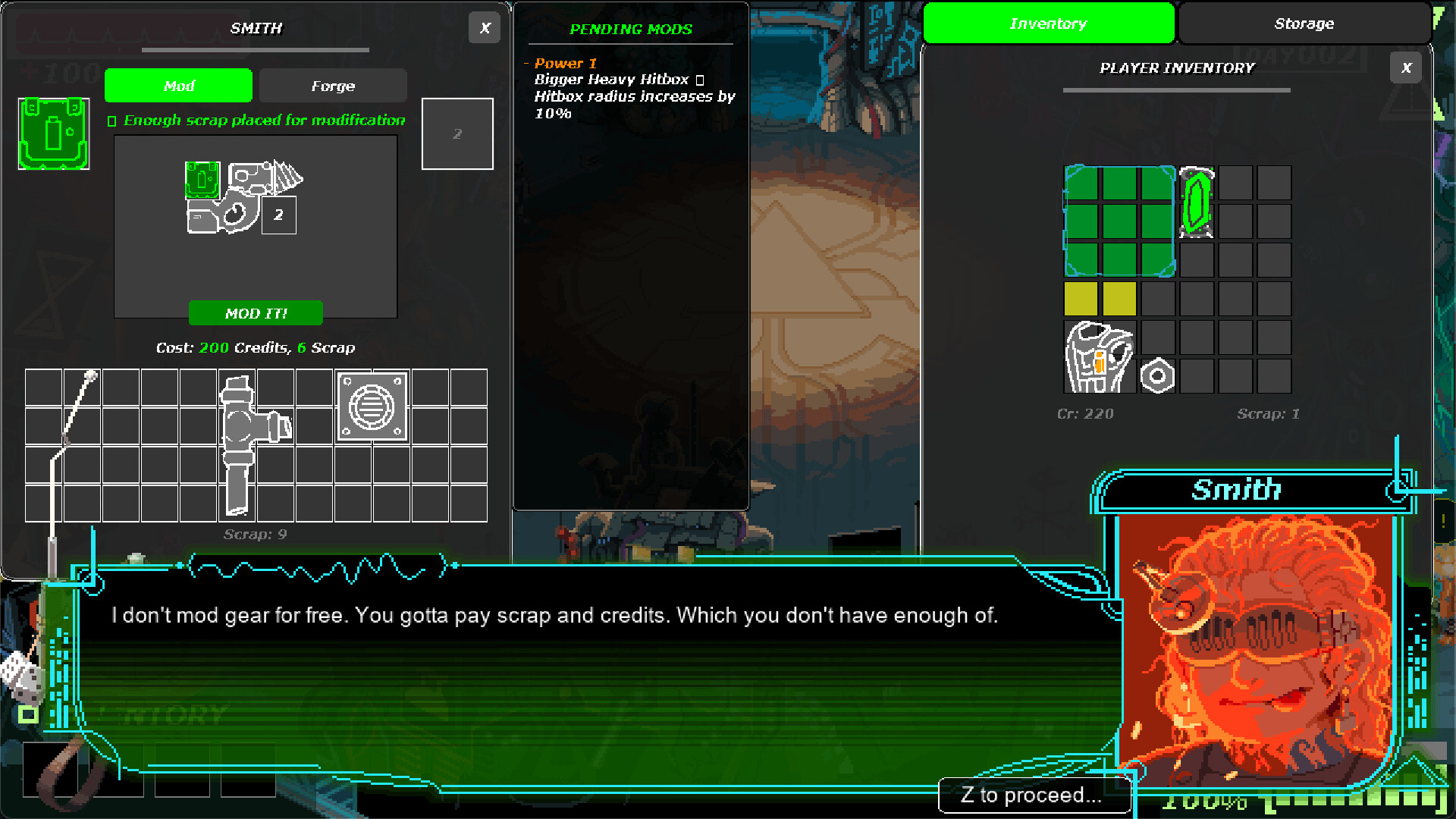The image size is (1456, 819).
Task: Click the green crystal shard in inventory
Action: click(1197, 203)
